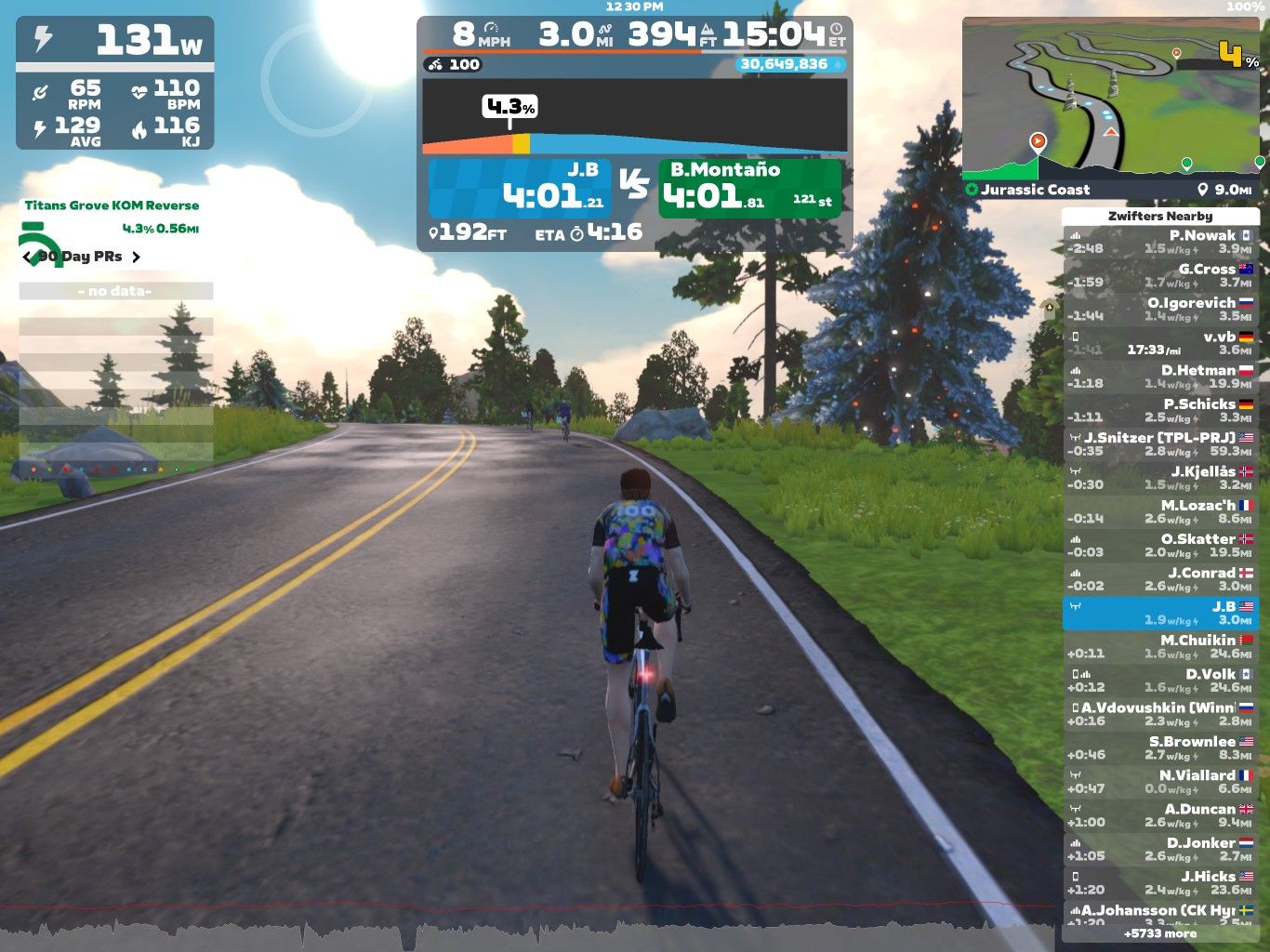Select M.Lozac'h rider row

pyautogui.click(x=1160, y=512)
